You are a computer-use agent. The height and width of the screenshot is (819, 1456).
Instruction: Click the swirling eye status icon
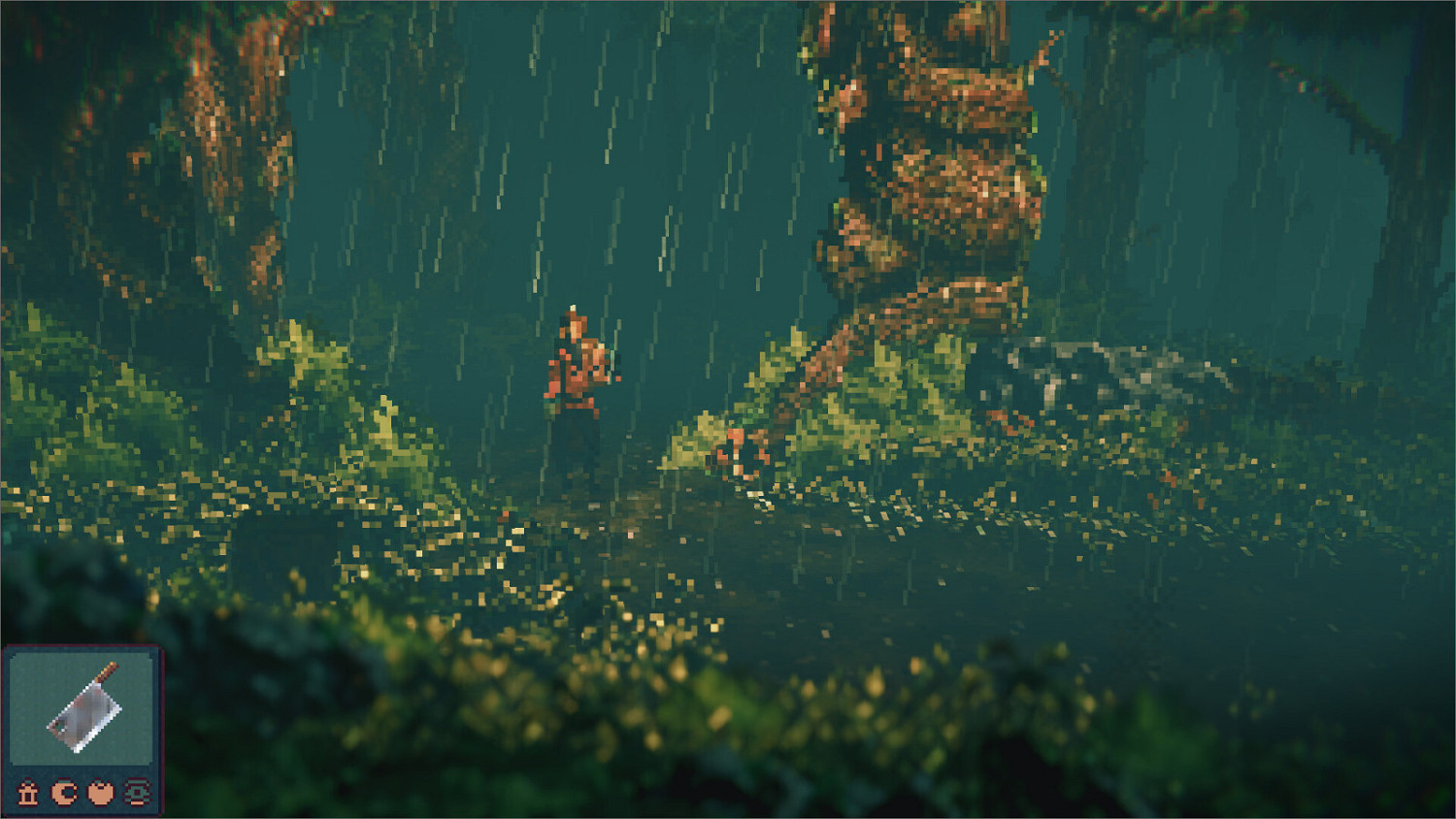pos(140,793)
